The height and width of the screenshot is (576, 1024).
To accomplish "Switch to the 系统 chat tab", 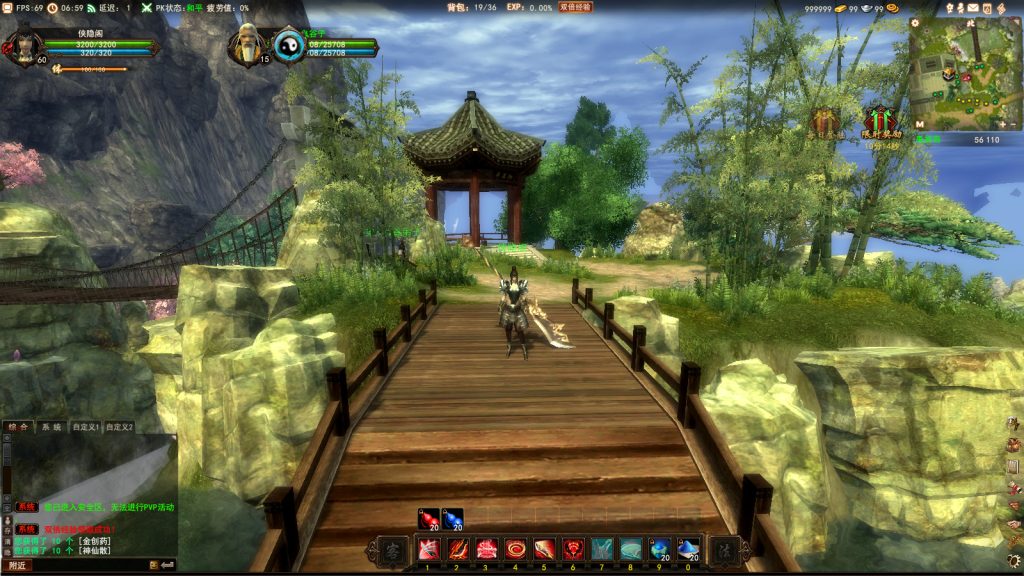I will coord(50,427).
